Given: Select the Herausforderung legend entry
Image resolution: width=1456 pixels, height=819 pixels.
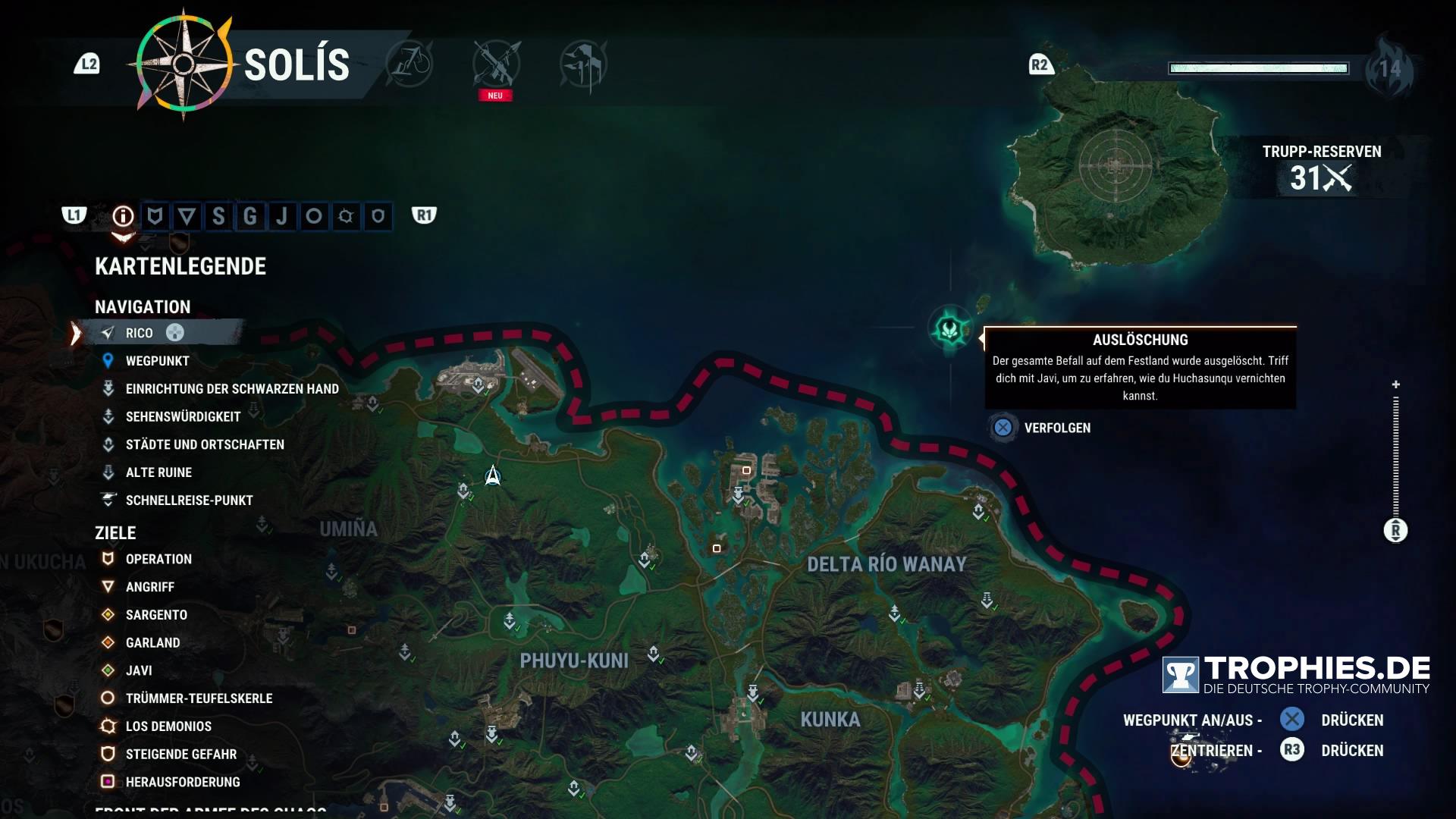Looking at the screenshot, I should tap(183, 782).
